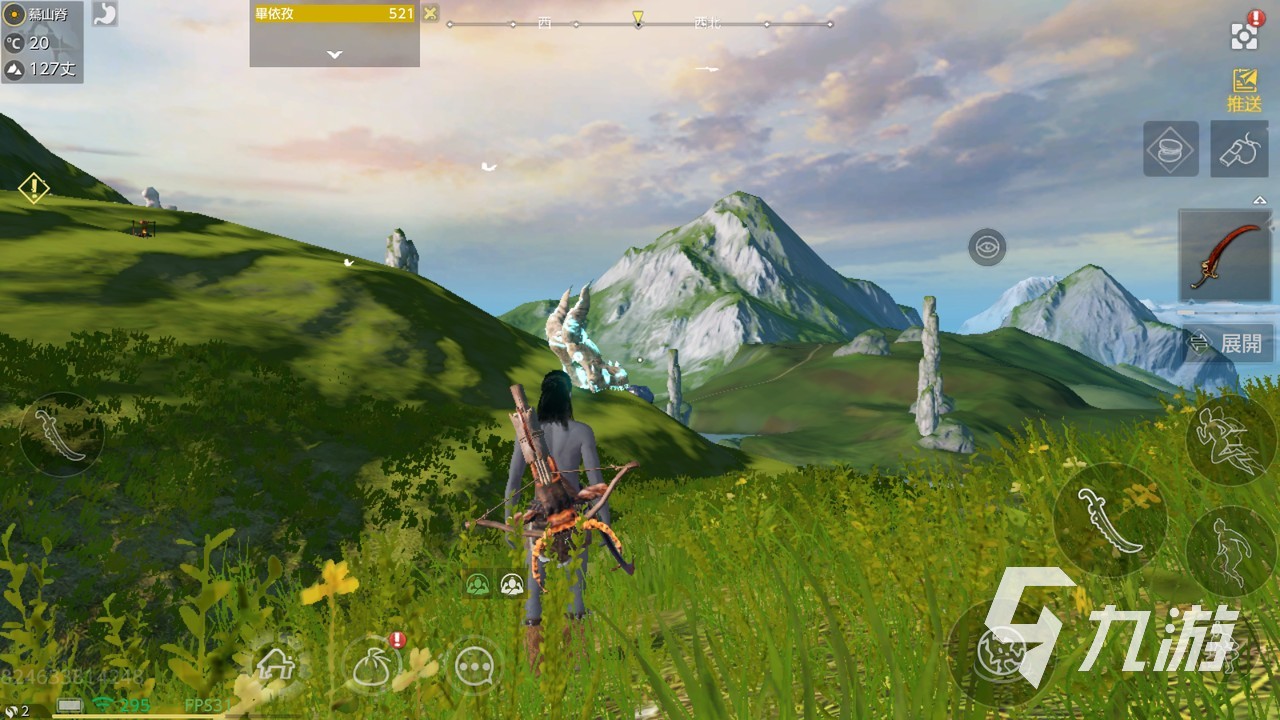Attack with the large curved blade button
This screenshot has height=720, width=1280.
[x=1110, y=520]
